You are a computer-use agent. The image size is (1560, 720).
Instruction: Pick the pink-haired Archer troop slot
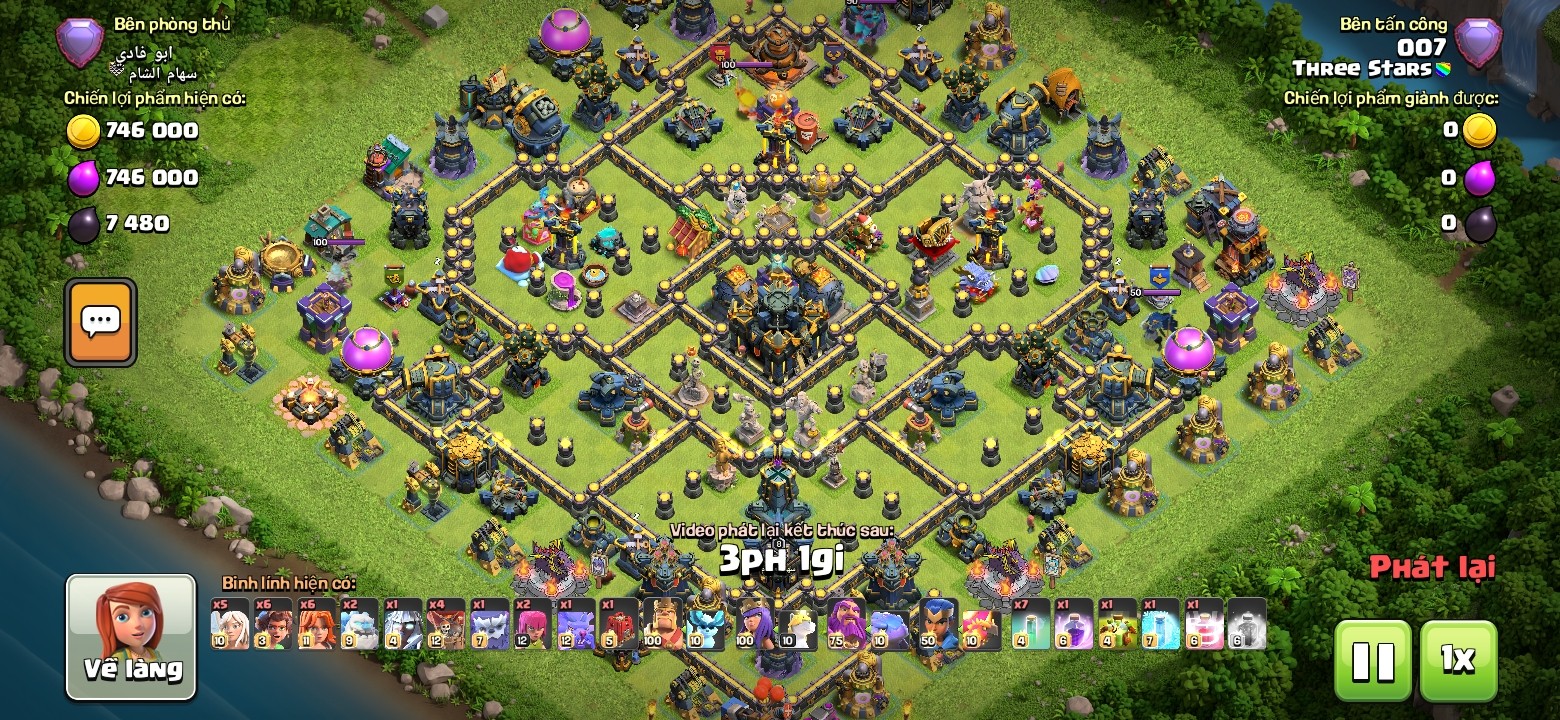532,625
